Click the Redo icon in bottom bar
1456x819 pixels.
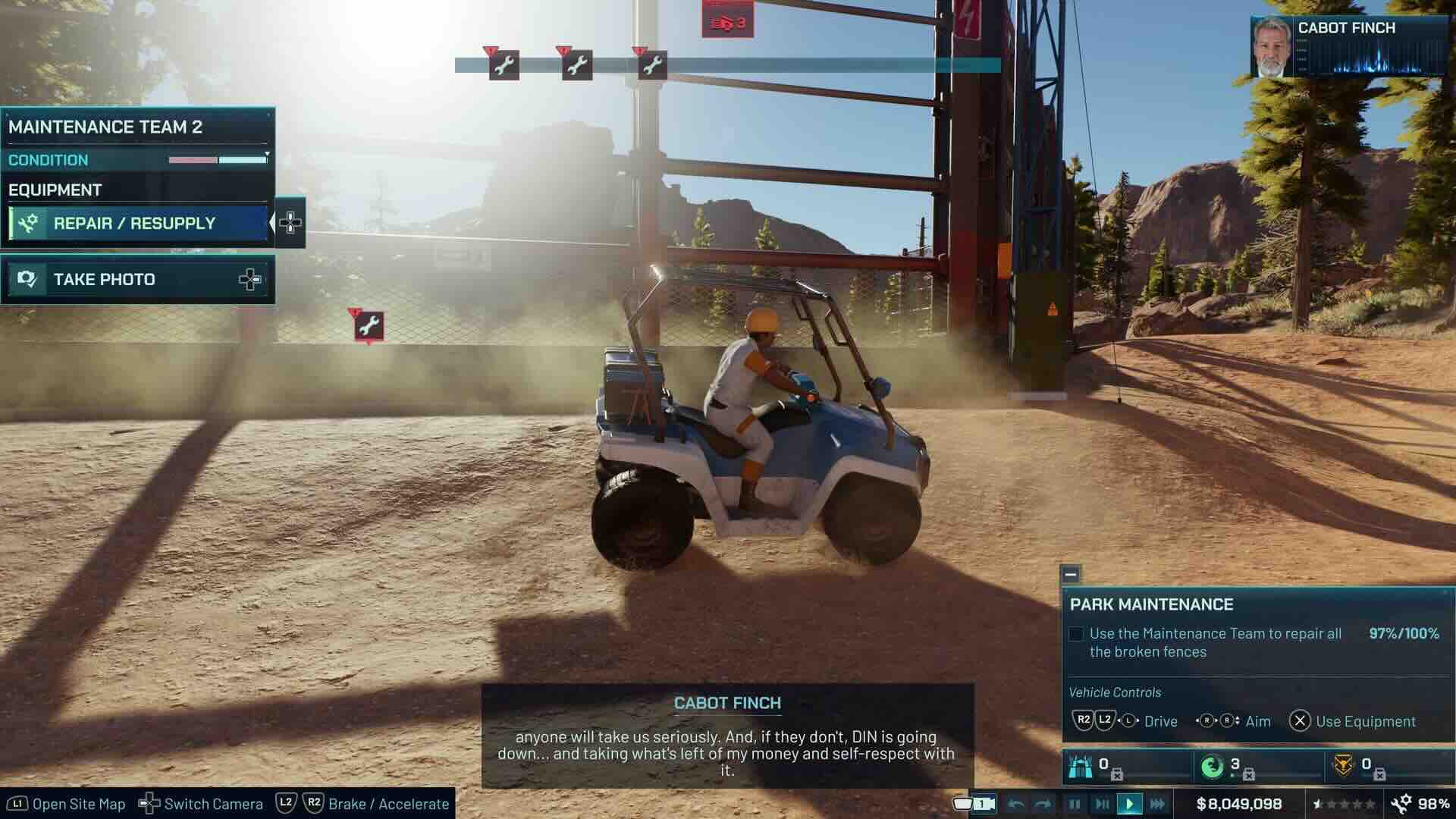1045,804
